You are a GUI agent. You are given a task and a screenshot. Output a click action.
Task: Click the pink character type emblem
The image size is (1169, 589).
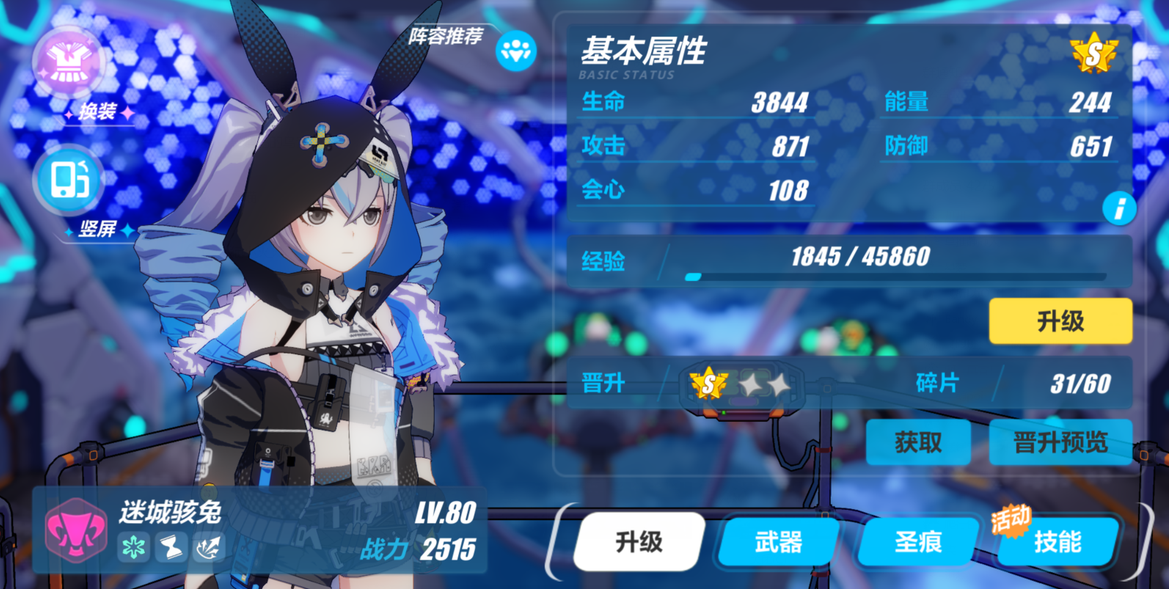[76, 530]
